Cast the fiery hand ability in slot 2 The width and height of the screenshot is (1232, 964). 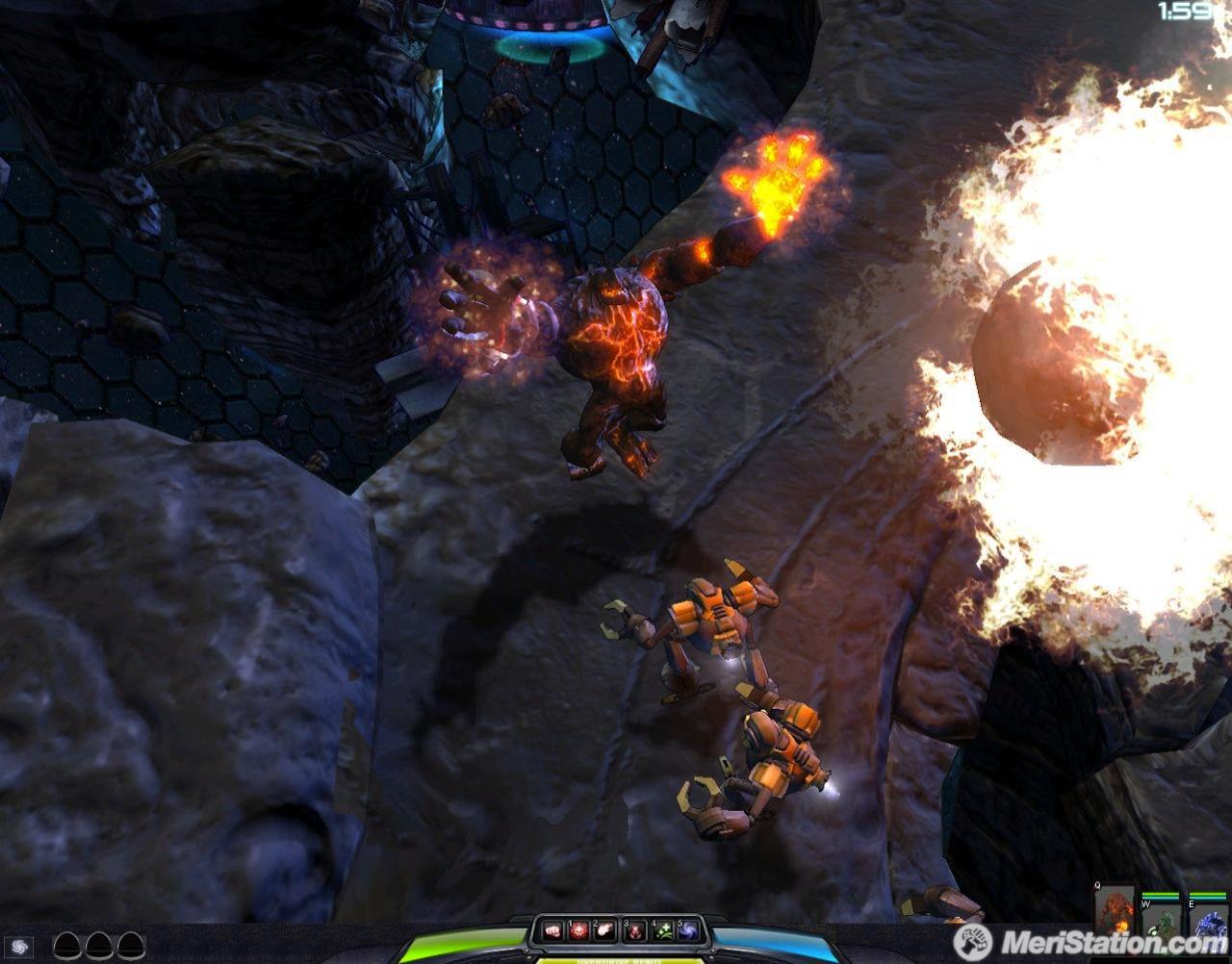[x=604, y=930]
